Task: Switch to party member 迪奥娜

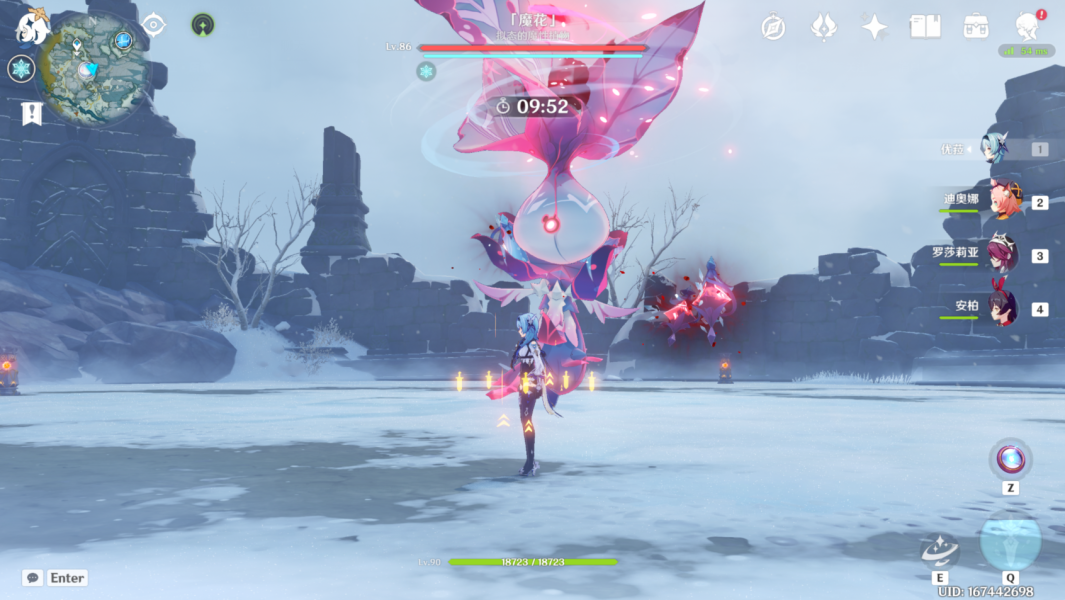Action: [x=1003, y=200]
